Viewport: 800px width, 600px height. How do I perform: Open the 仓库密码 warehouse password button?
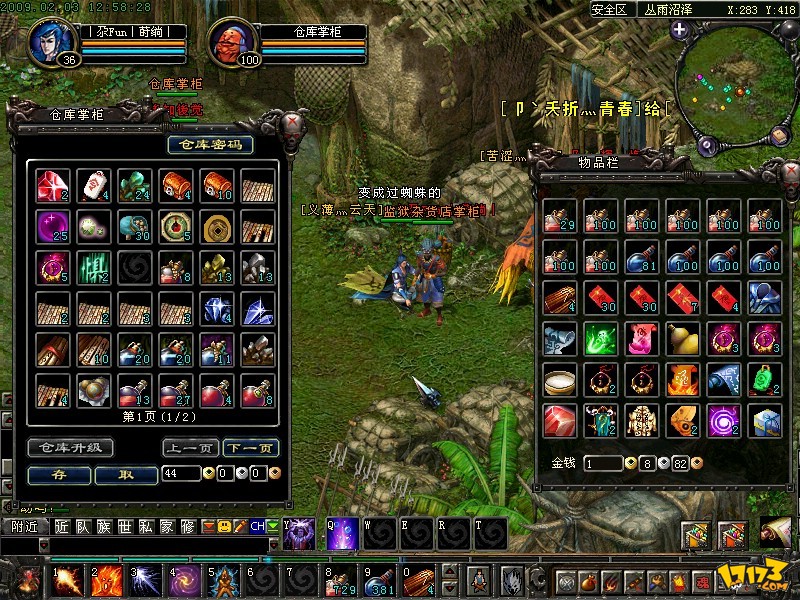coord(210,145)
